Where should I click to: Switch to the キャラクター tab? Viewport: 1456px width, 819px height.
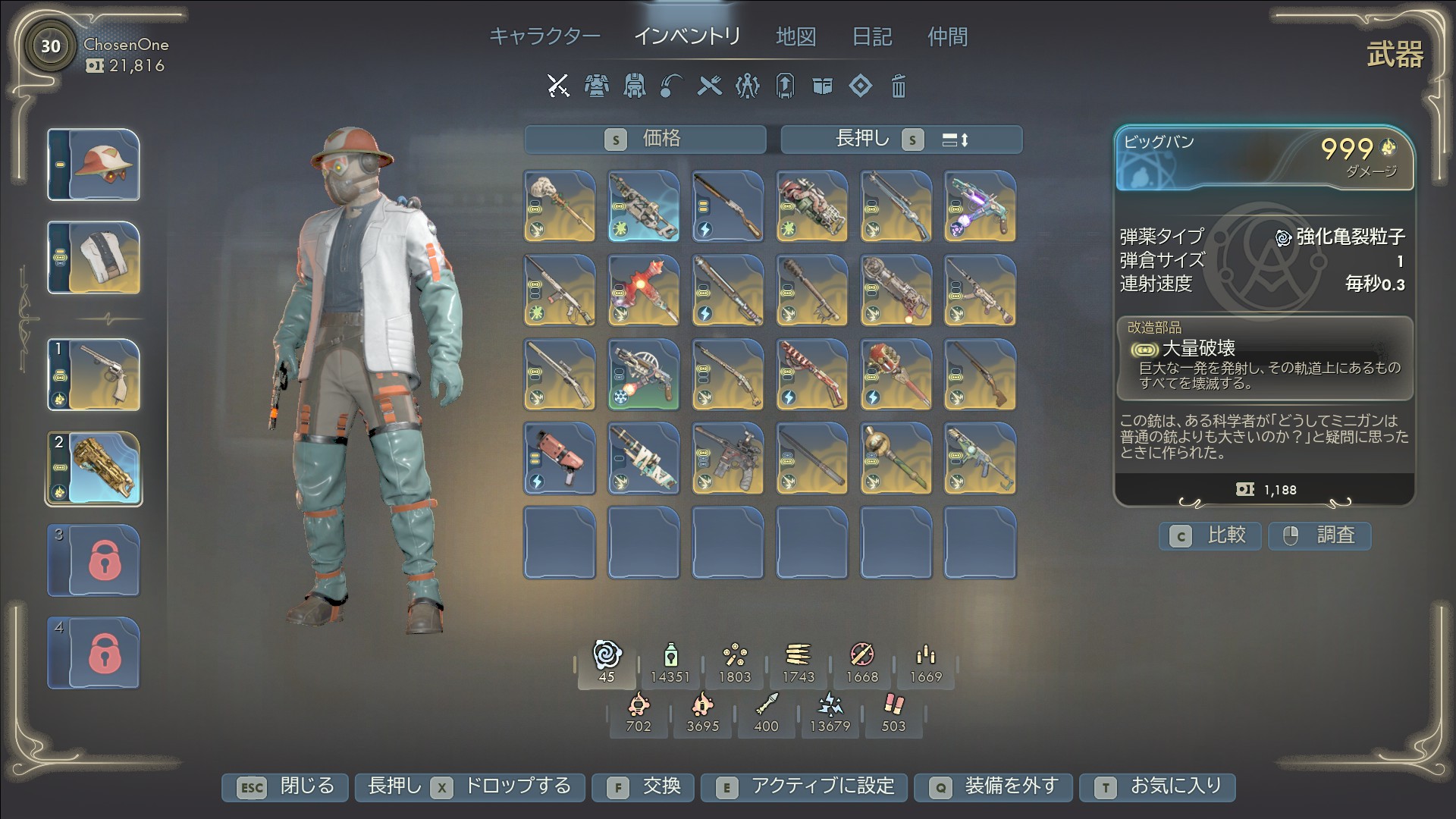pos(544,36)
